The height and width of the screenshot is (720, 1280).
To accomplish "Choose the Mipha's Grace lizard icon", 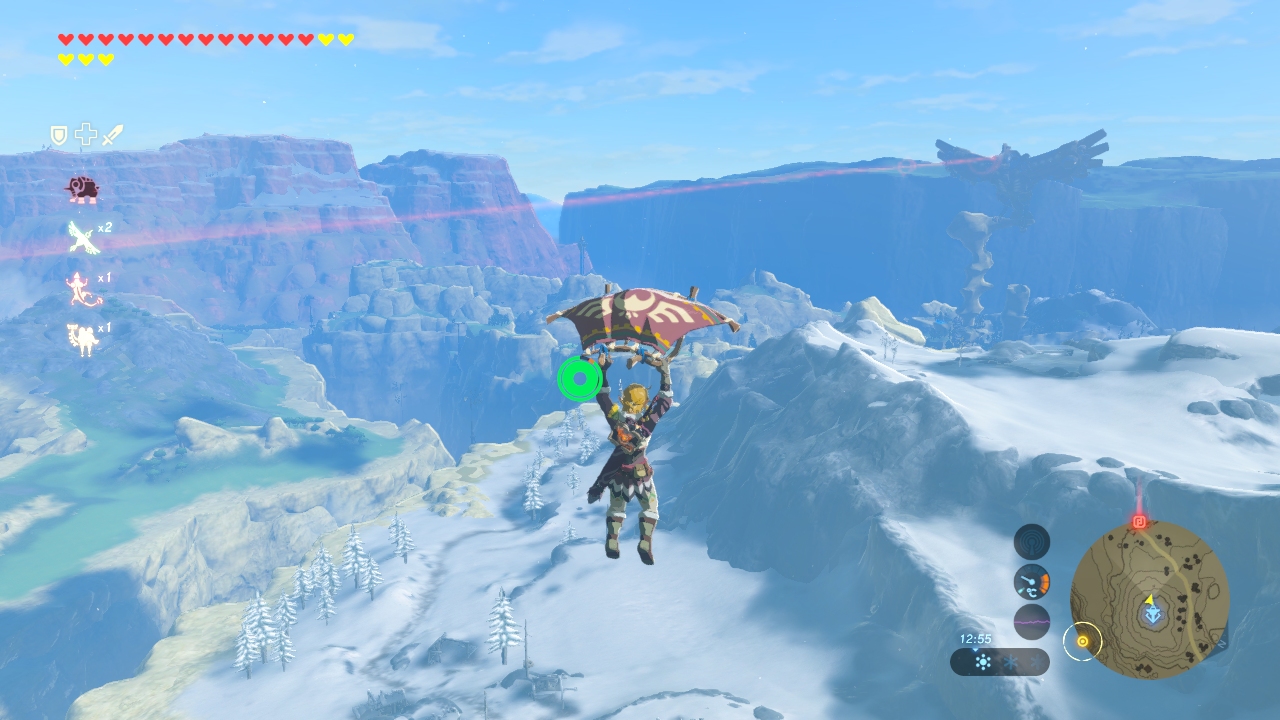I will click(82, 289).
